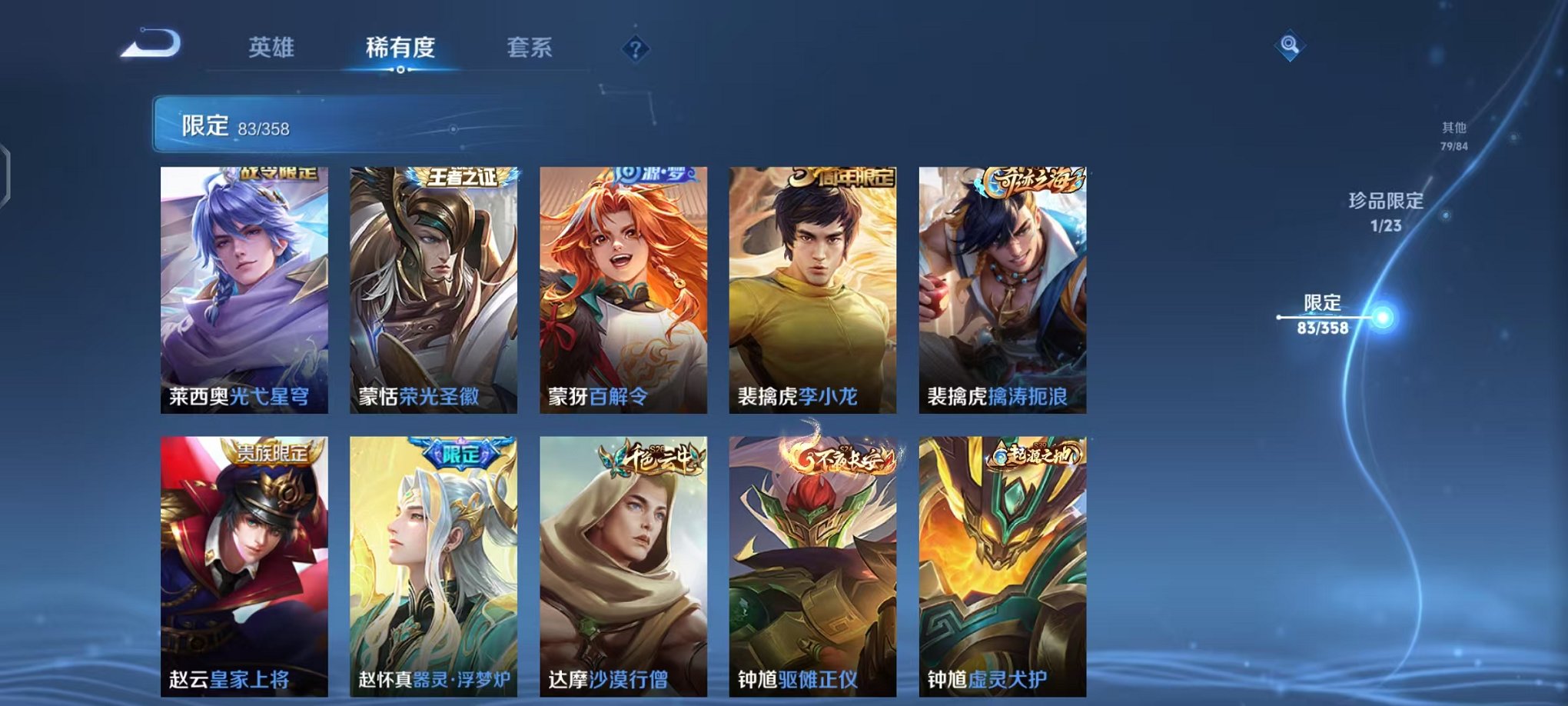Select the 稀有度 tab
Viewport: 1568px width, 706px height.
click(399, 48)
